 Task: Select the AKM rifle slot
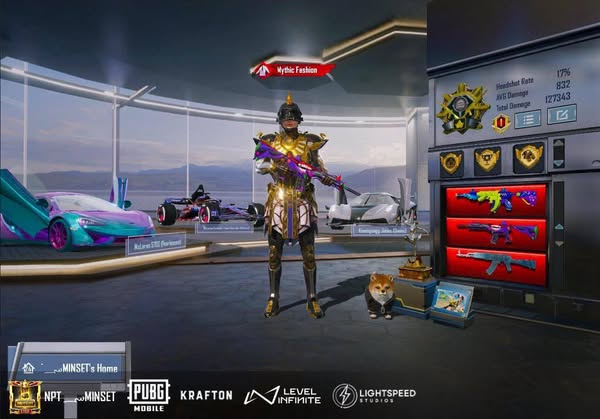[x=496, y=264]
